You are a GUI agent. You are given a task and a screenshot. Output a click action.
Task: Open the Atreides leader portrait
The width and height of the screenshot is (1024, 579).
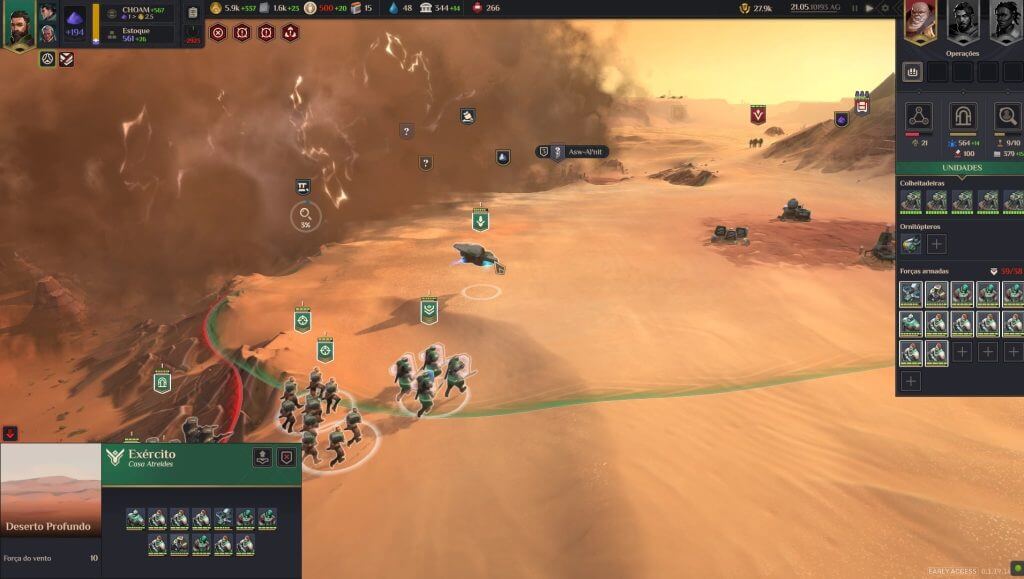point(20,25)
